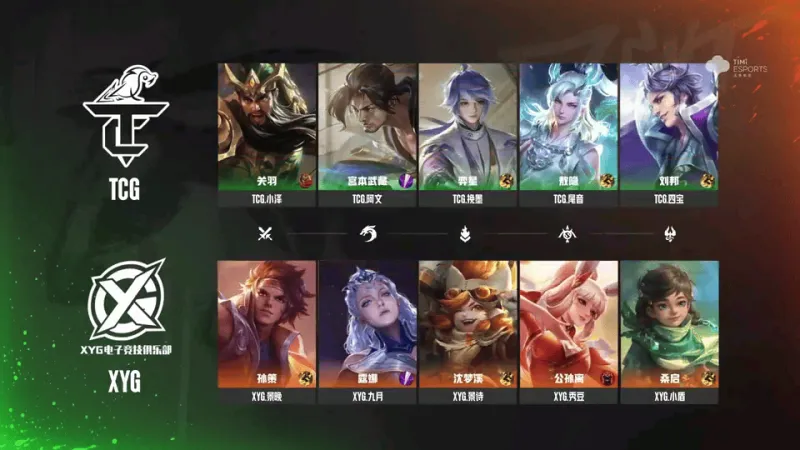Select the crossed swords lane role icon
800x450 pixels.
(x=266, y=235)
